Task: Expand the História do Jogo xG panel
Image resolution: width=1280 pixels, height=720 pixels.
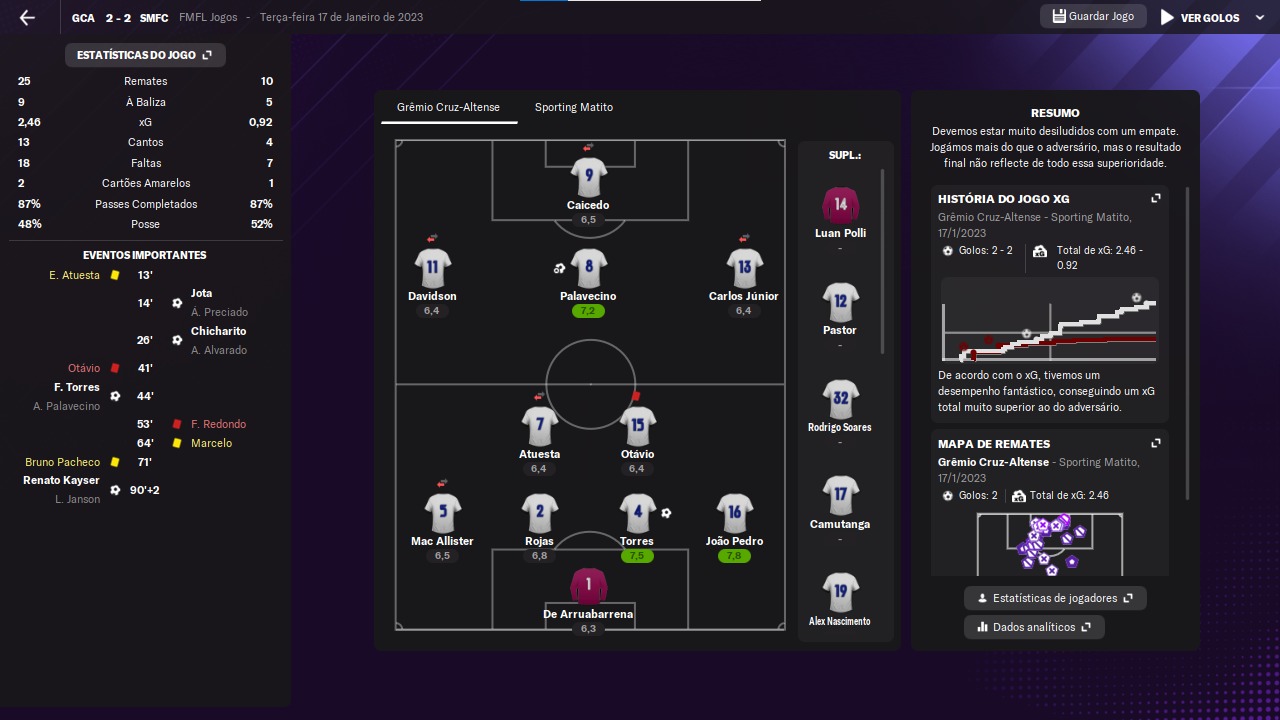Action: click(x=1155, y=199)
